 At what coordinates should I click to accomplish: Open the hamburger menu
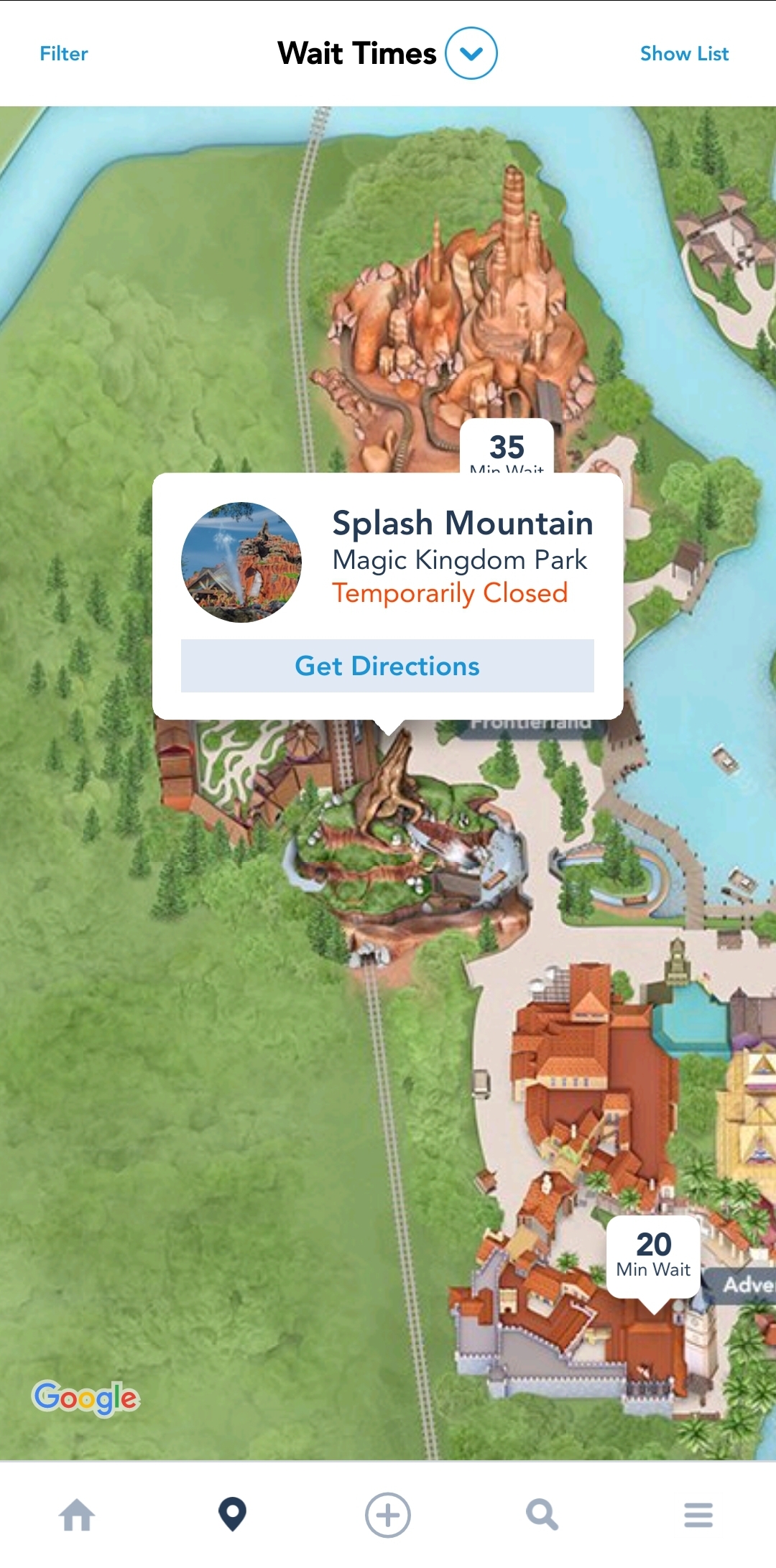[698, 1515]
